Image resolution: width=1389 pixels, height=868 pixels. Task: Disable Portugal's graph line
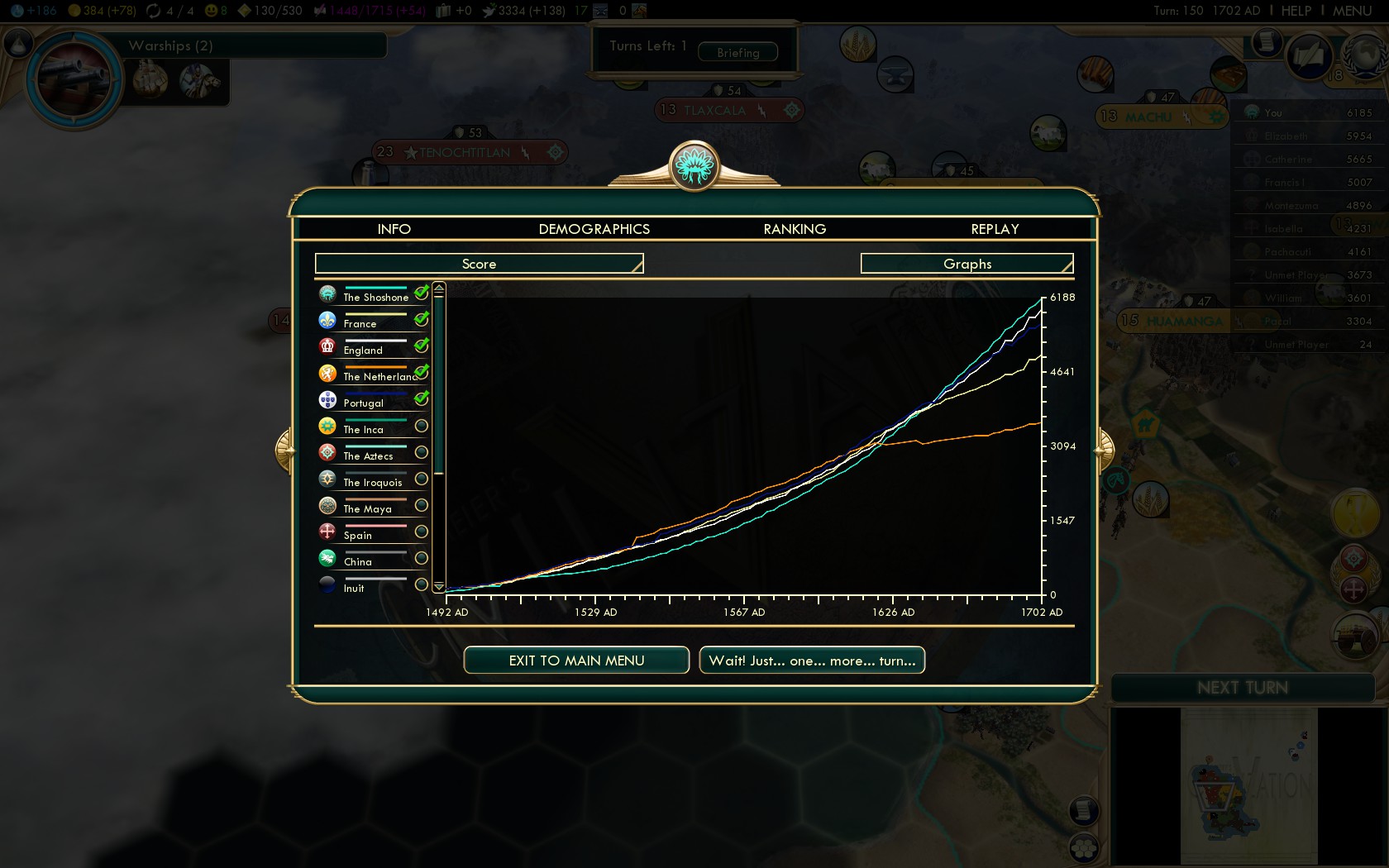(x=422, y=398)
